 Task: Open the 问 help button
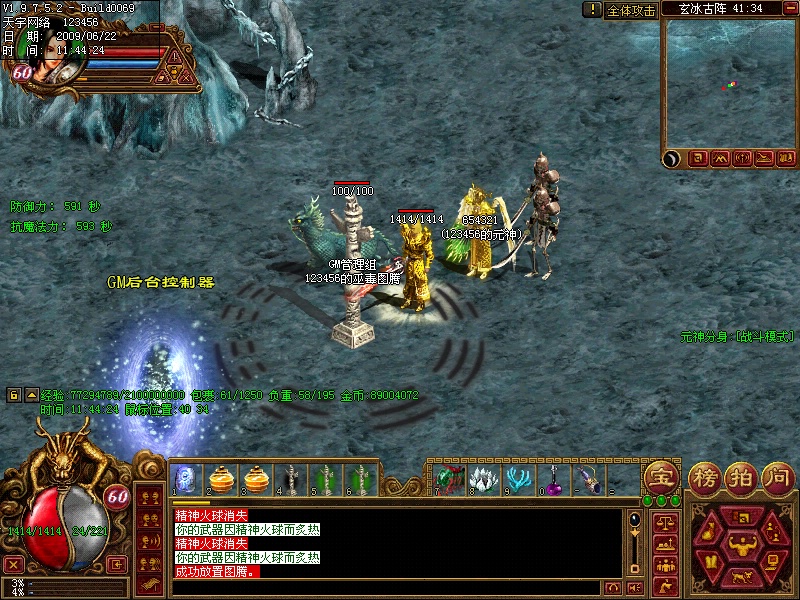pos(777,476)
